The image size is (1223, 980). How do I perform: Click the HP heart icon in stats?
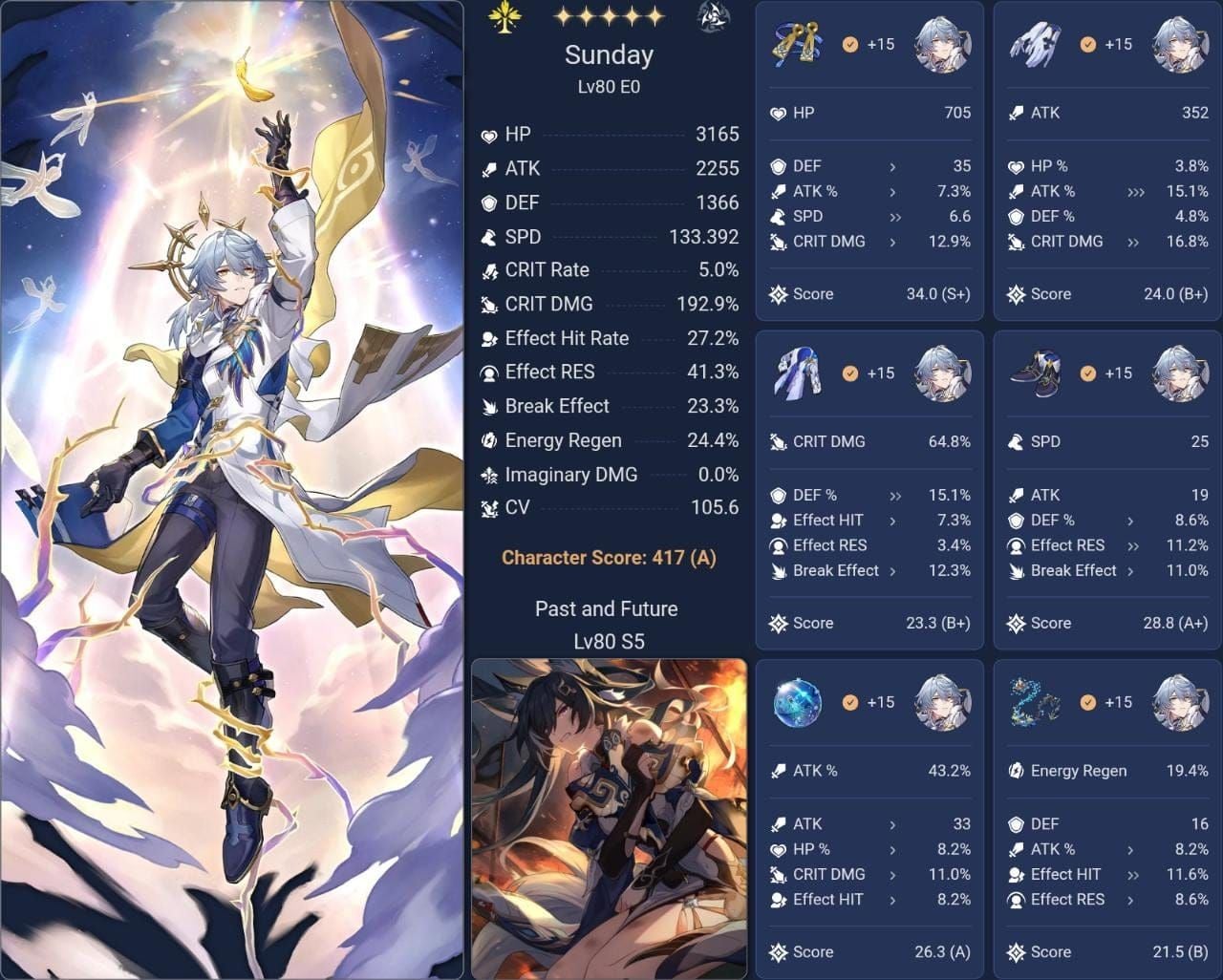(x=487, y=134)
